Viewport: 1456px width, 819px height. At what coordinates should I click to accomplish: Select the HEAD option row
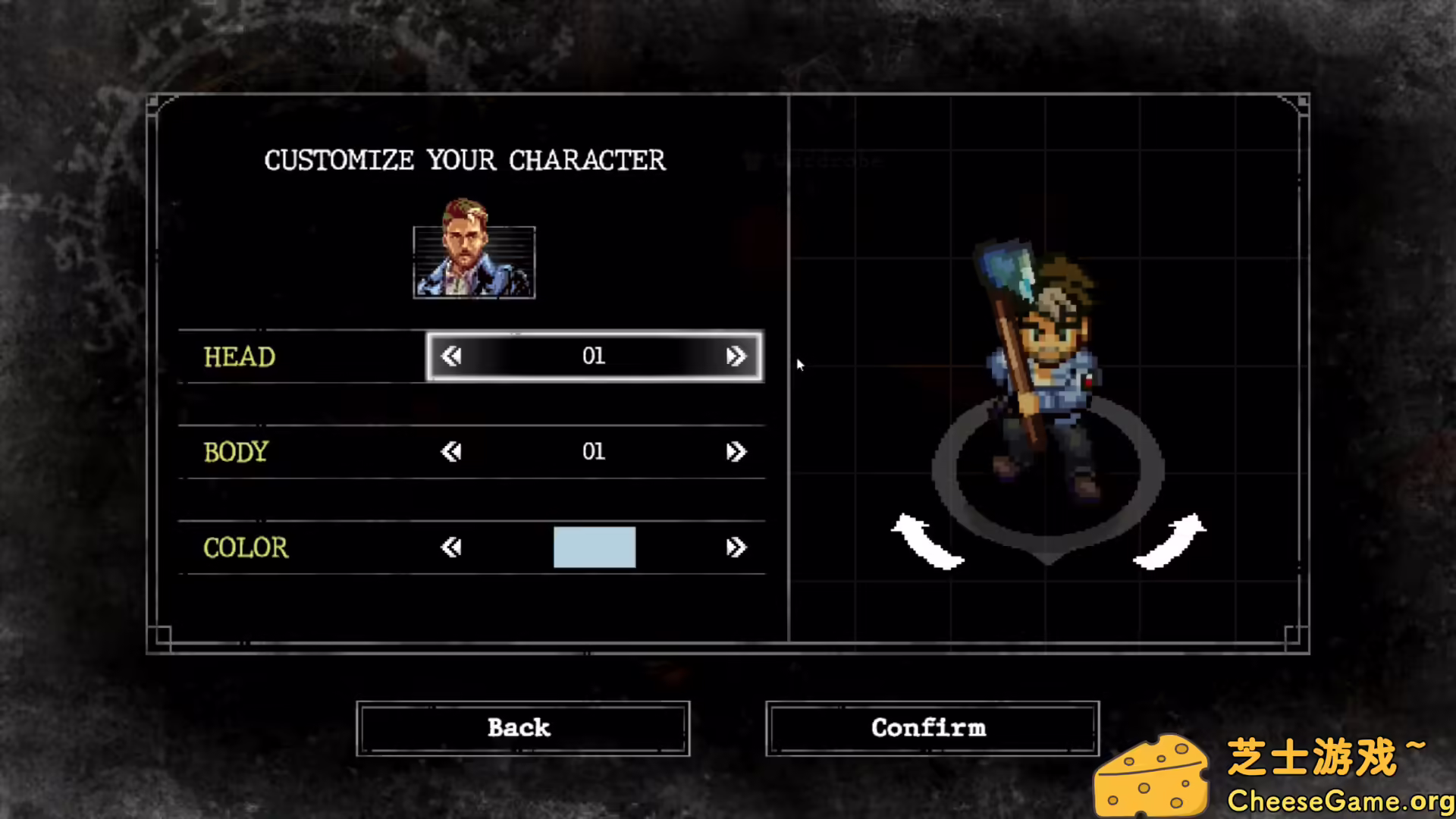click(240, 356)
